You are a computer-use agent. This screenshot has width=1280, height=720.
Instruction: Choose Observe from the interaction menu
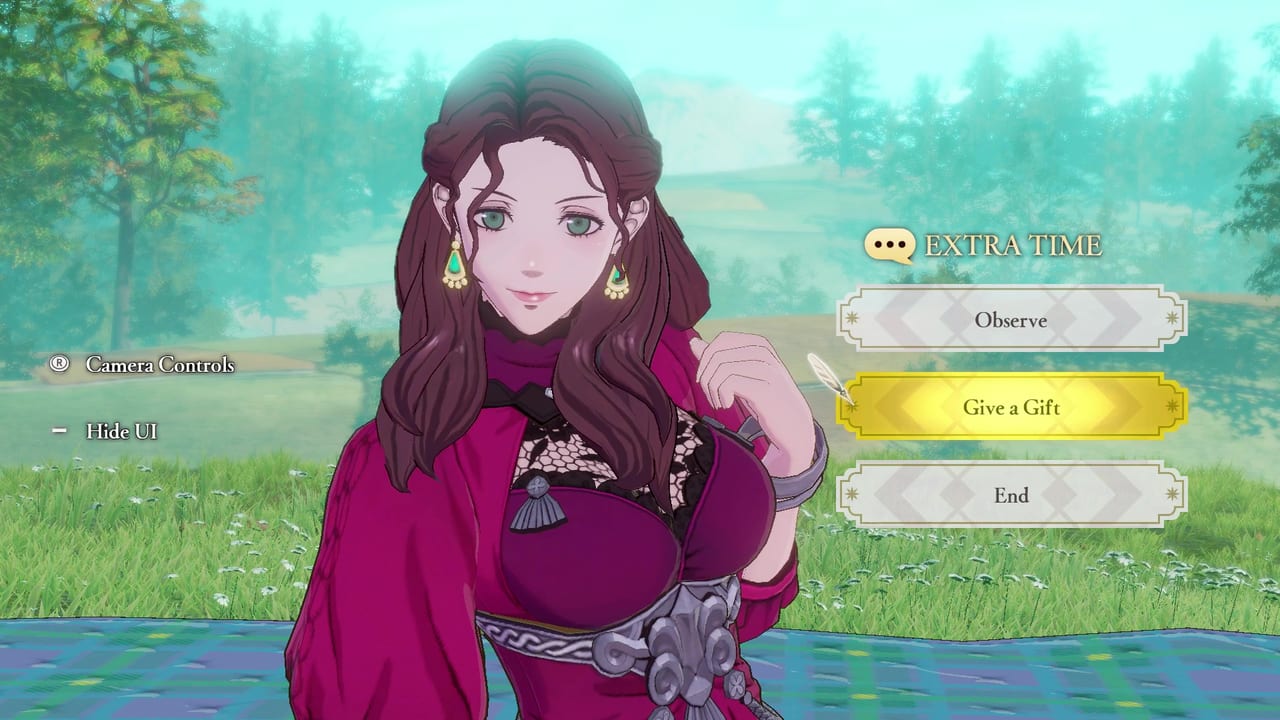[1013, 320]
